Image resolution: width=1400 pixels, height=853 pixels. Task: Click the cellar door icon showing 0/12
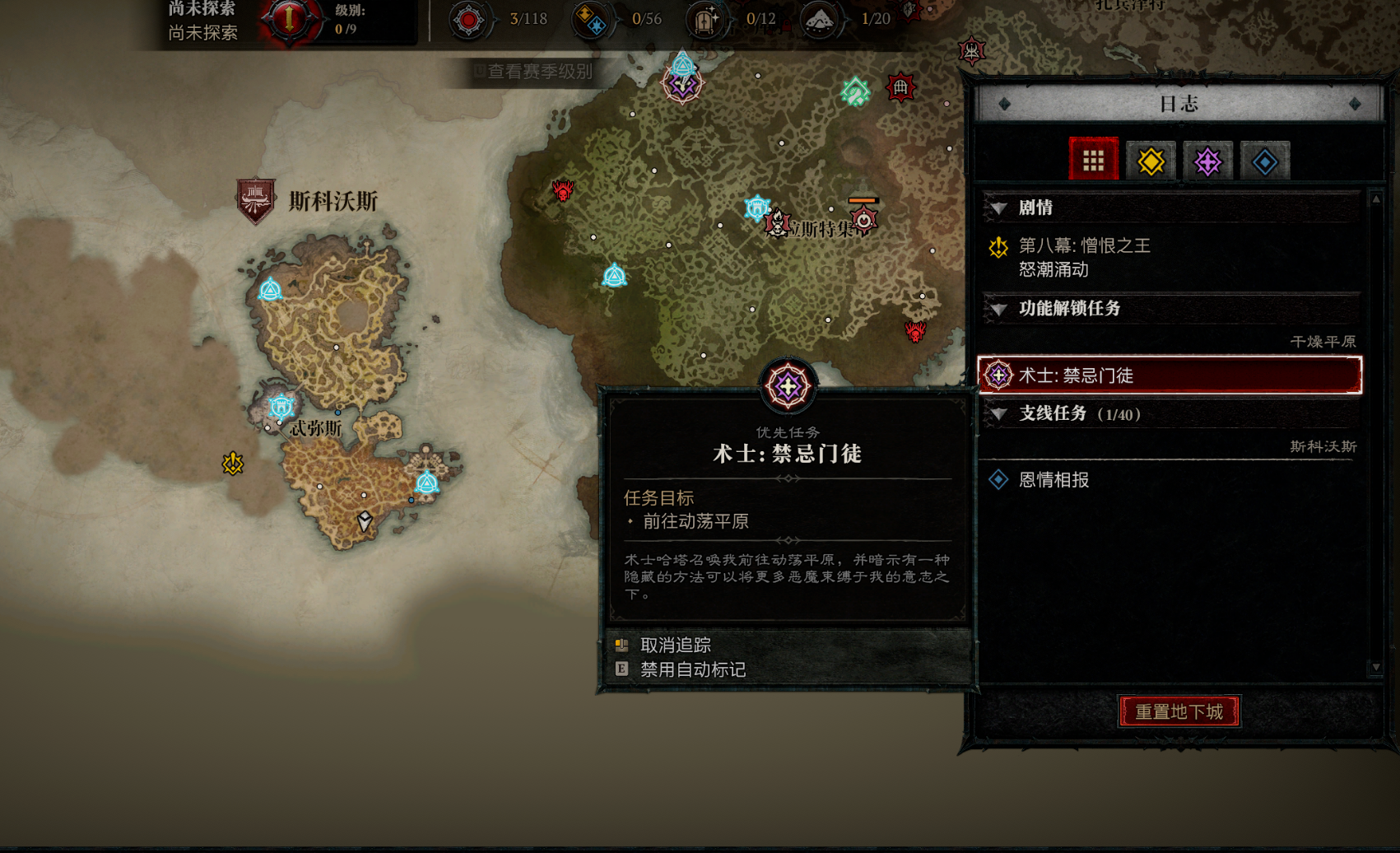[x=705, y=18]
